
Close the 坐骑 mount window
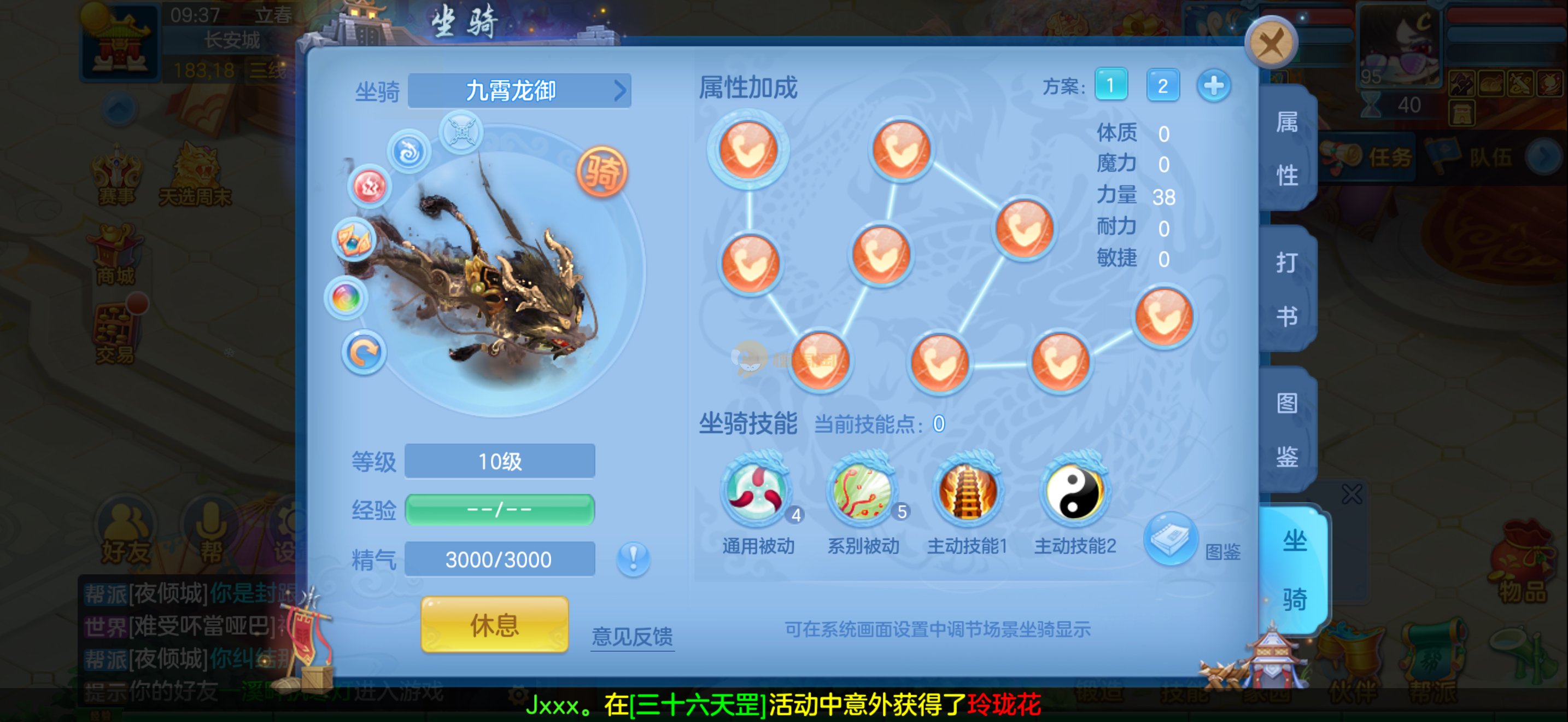pyautogui.click(x=1271, y=43)
